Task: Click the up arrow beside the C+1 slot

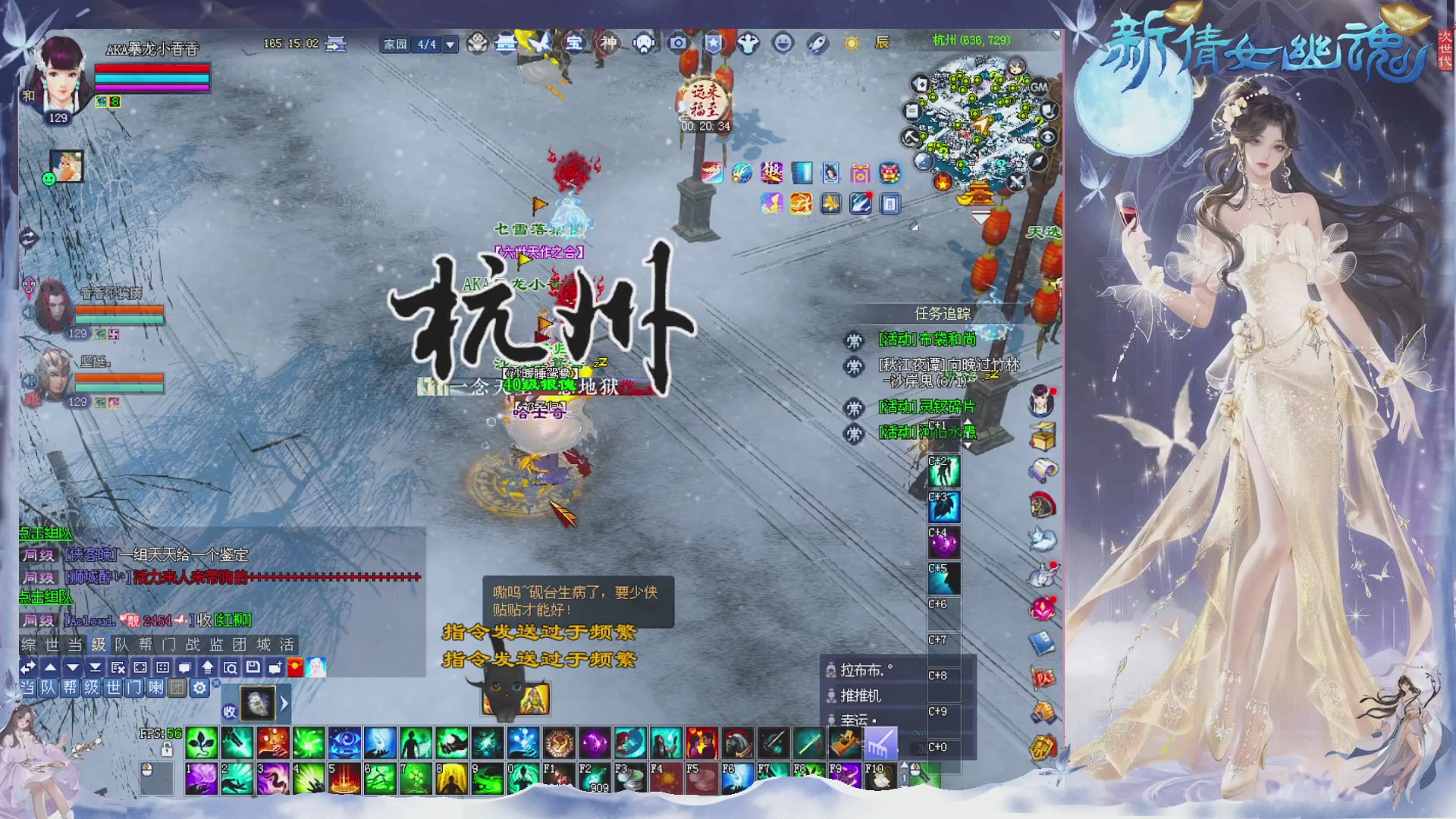Action: point(968,422)
